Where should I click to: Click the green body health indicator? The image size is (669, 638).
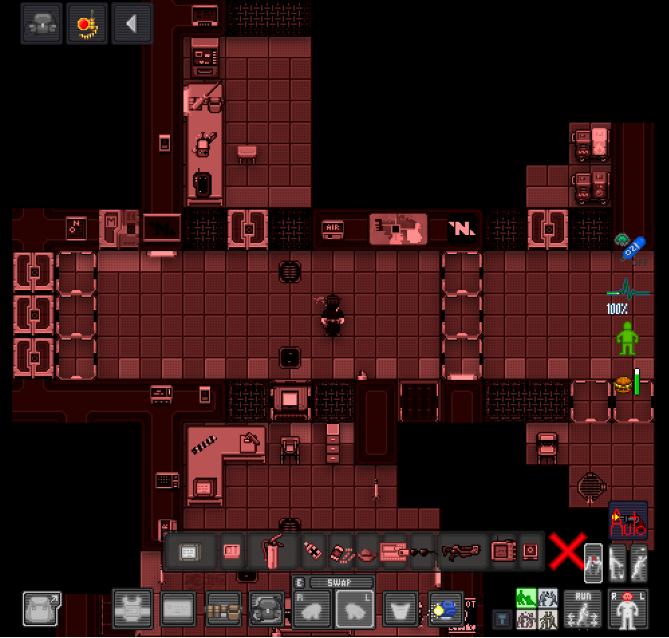click(627, 338)
